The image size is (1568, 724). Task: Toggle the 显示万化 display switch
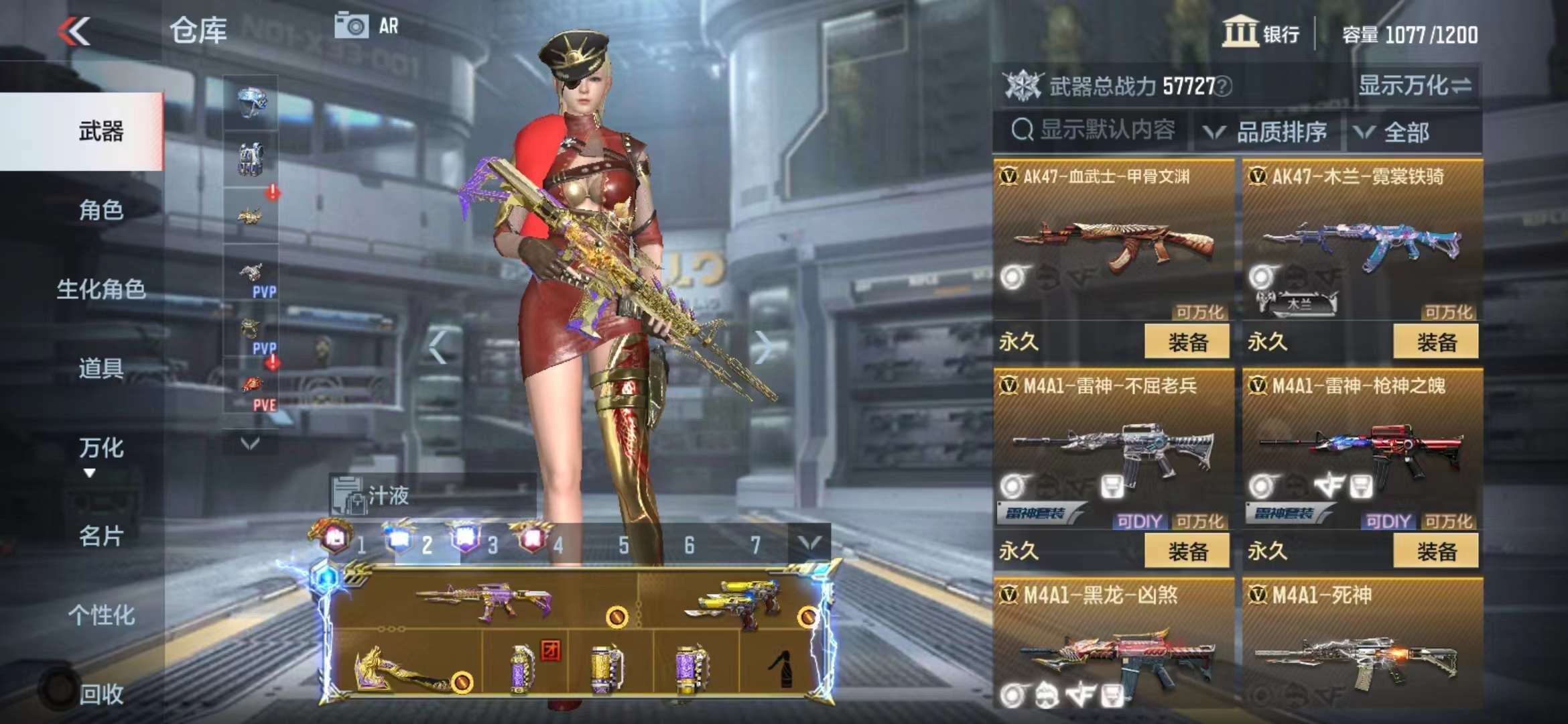1414,86
